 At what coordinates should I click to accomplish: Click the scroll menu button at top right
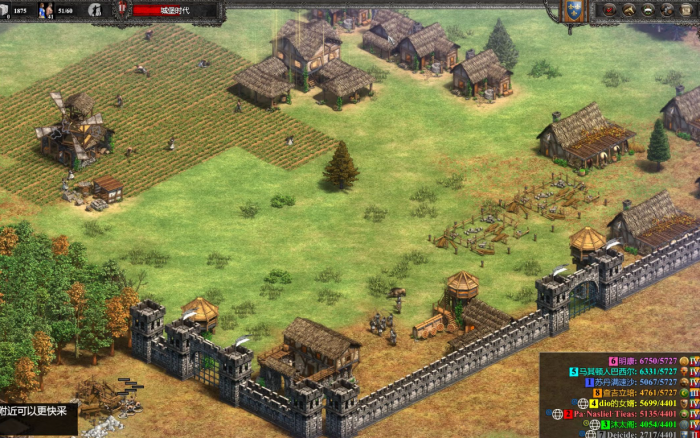[x=686, y=10]
